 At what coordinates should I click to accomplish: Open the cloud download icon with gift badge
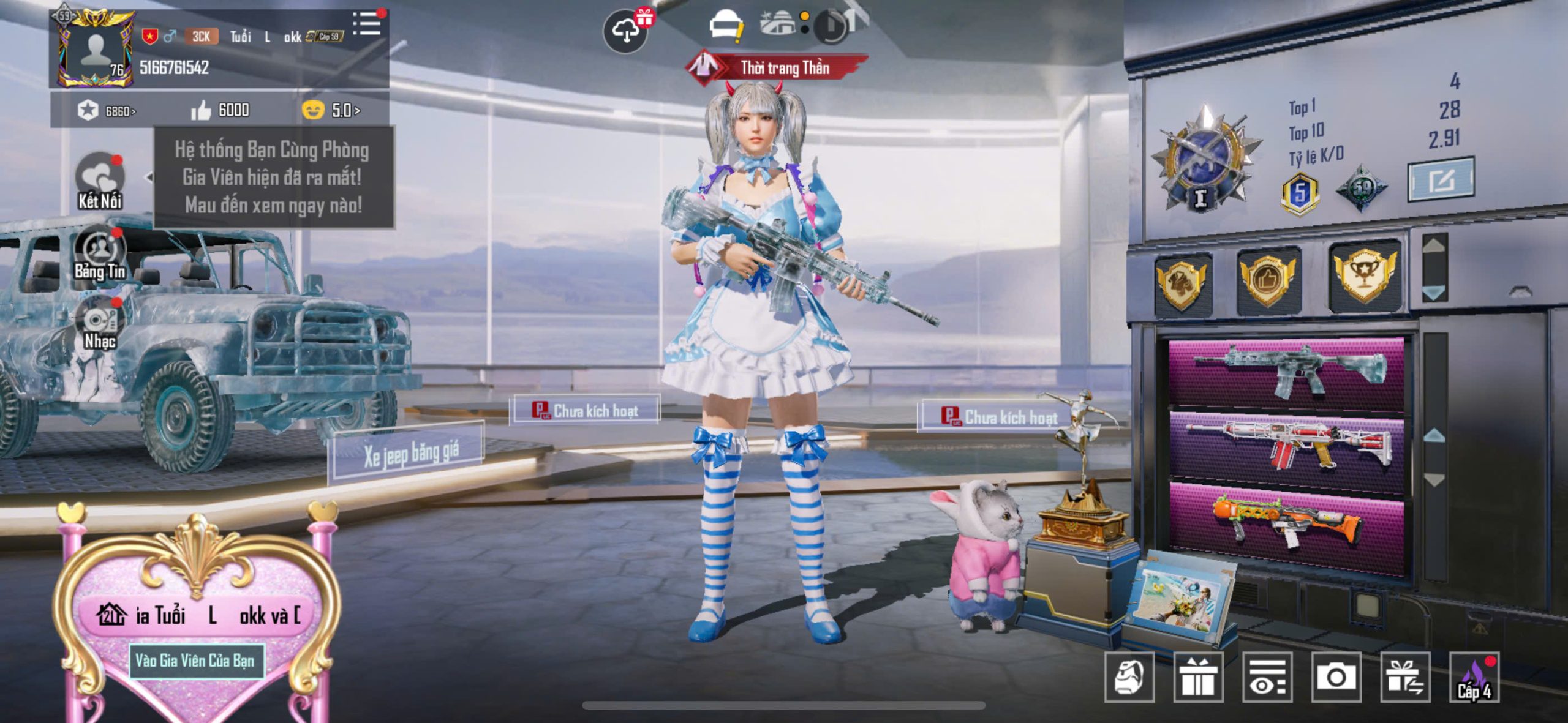coord(626,31)
